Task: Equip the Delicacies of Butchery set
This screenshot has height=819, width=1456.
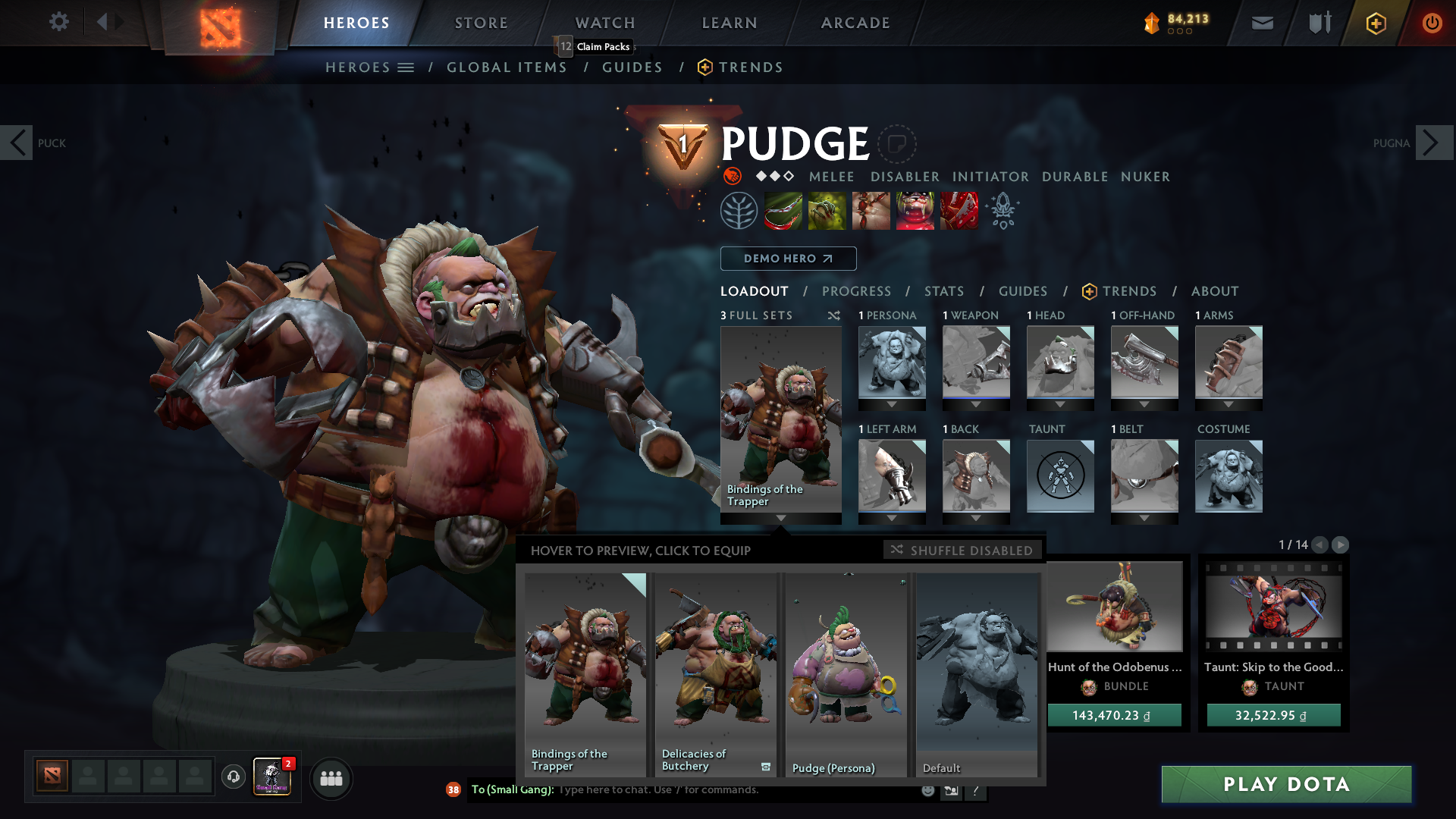Action: [715, 674]
